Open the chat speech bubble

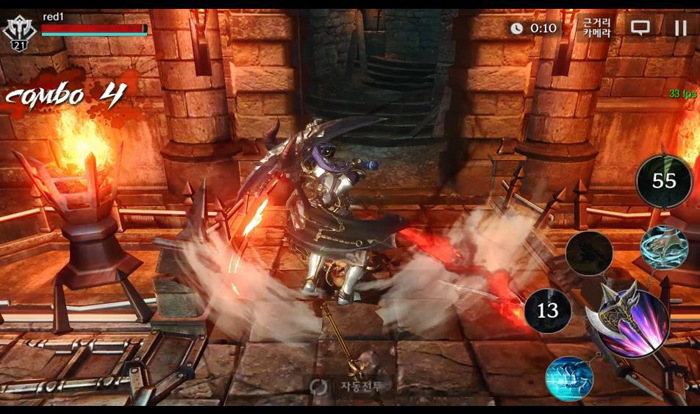pos(640,28)
